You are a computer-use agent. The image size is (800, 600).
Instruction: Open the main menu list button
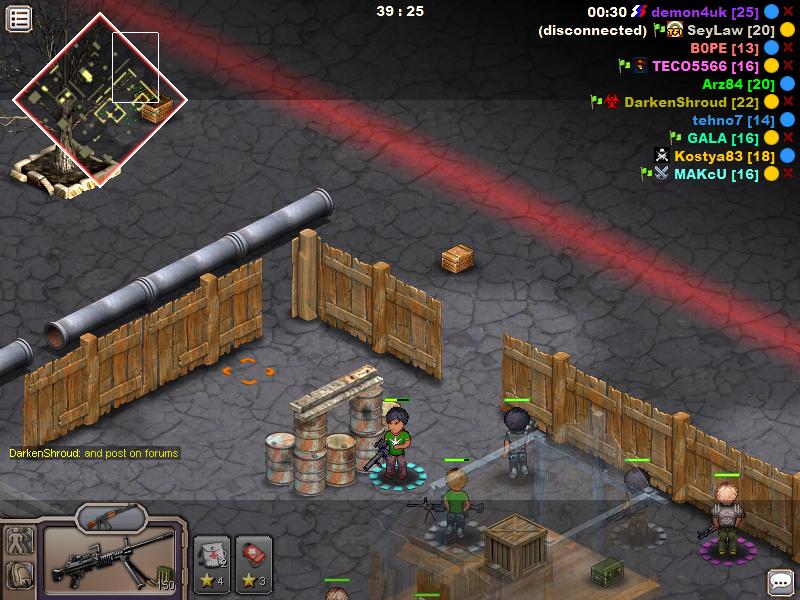coord(20,18)
